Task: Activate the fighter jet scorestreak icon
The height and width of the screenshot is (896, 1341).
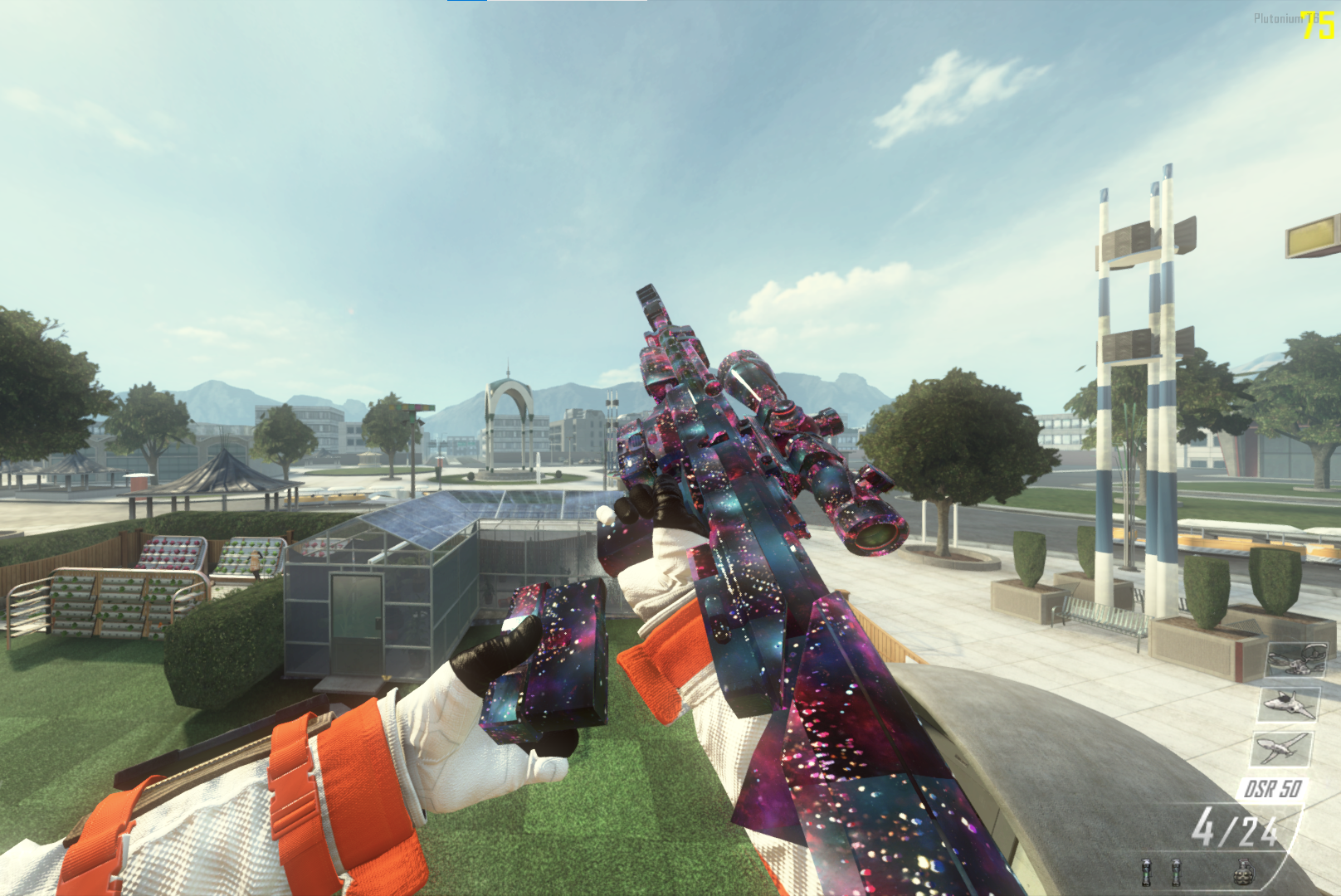Action: pos(1288,704)
